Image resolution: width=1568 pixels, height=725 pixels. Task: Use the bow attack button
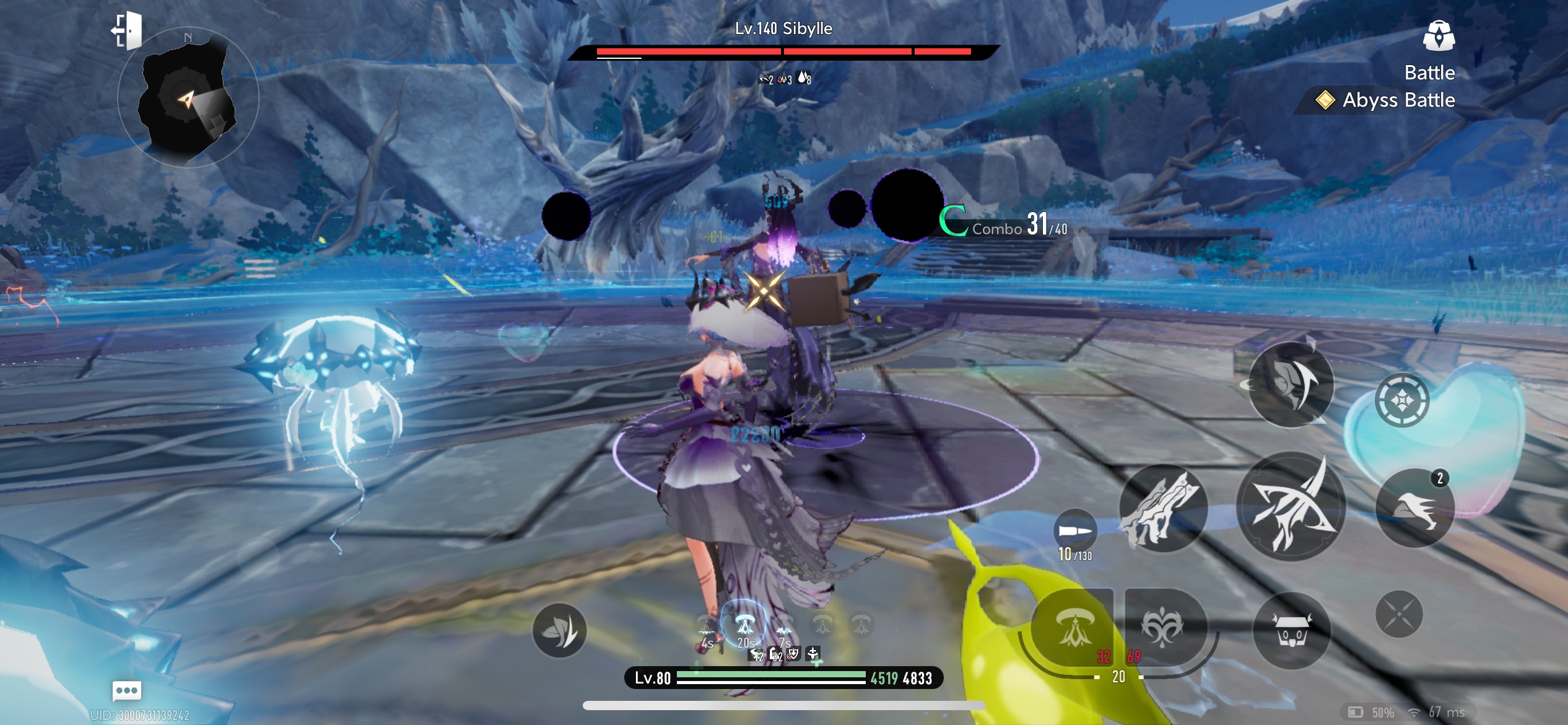click(x=1291, y=506)
